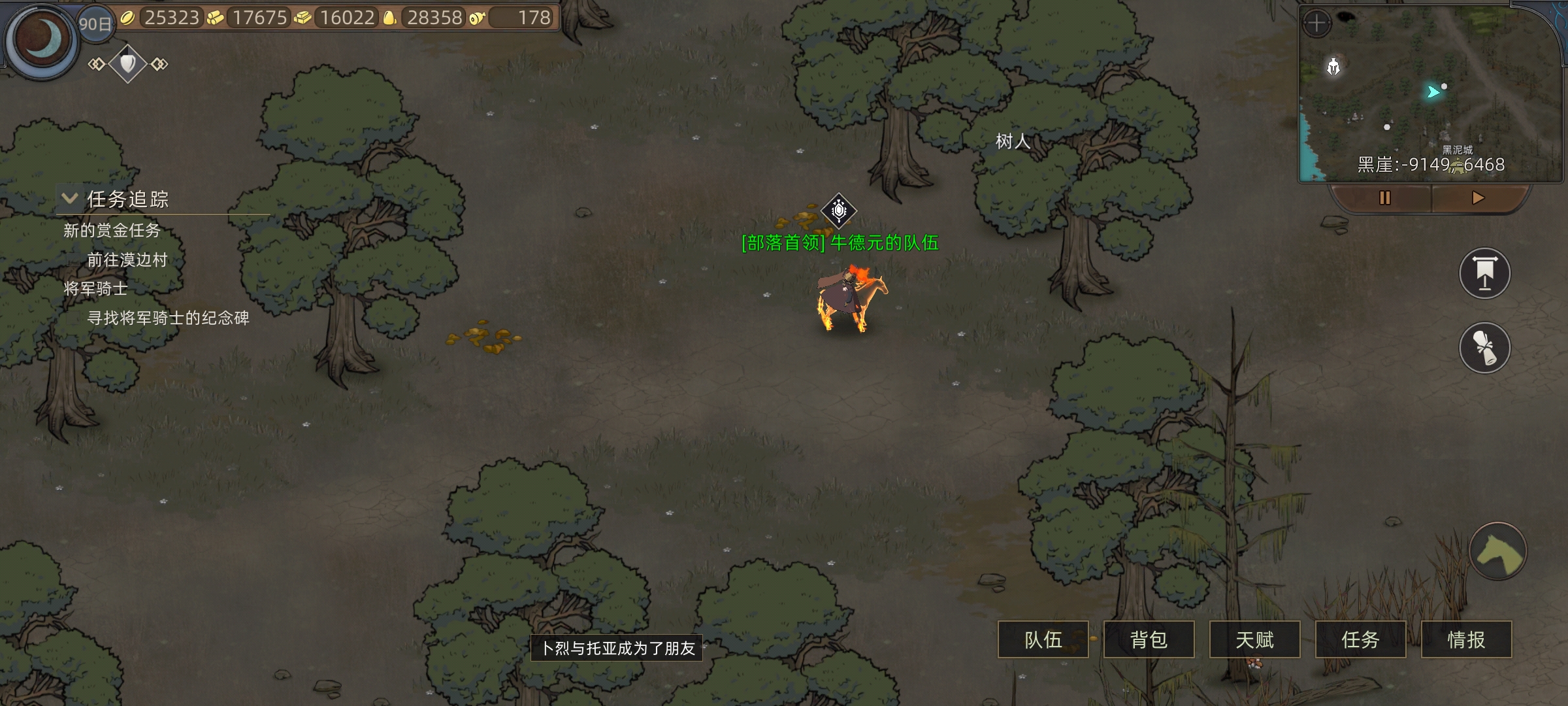Viewport: 1568px width, 706px height.
Task: Open the 背包 backpack
Action: (x=1149, y=639)
